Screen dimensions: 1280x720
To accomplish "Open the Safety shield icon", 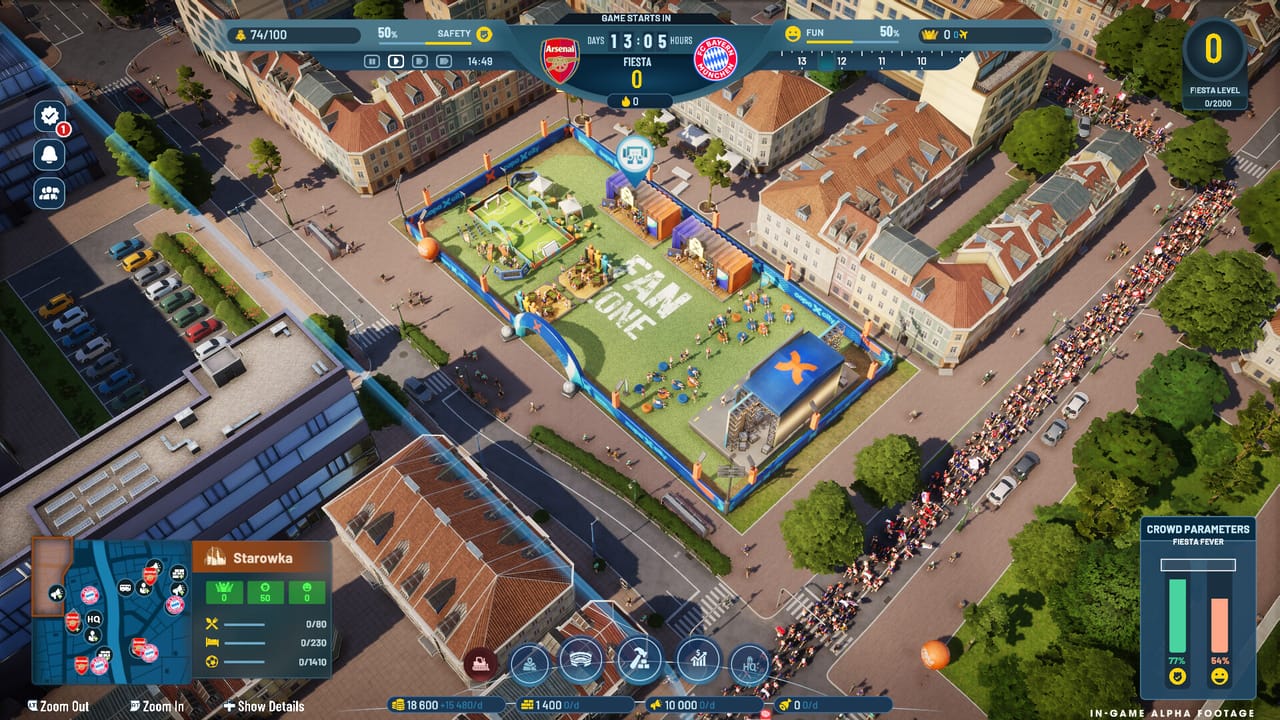I will pyautogui.click(x=482, y=33).
